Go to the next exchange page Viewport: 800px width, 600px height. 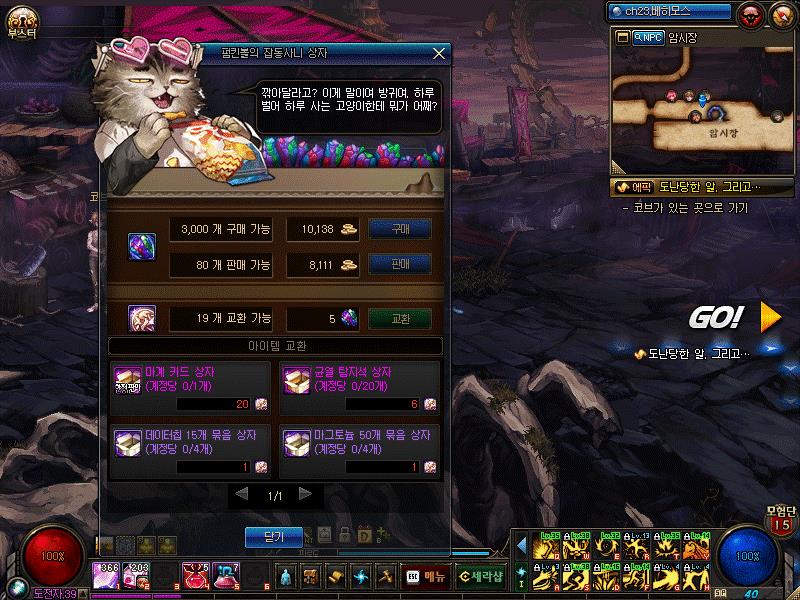tap(305, 494)
